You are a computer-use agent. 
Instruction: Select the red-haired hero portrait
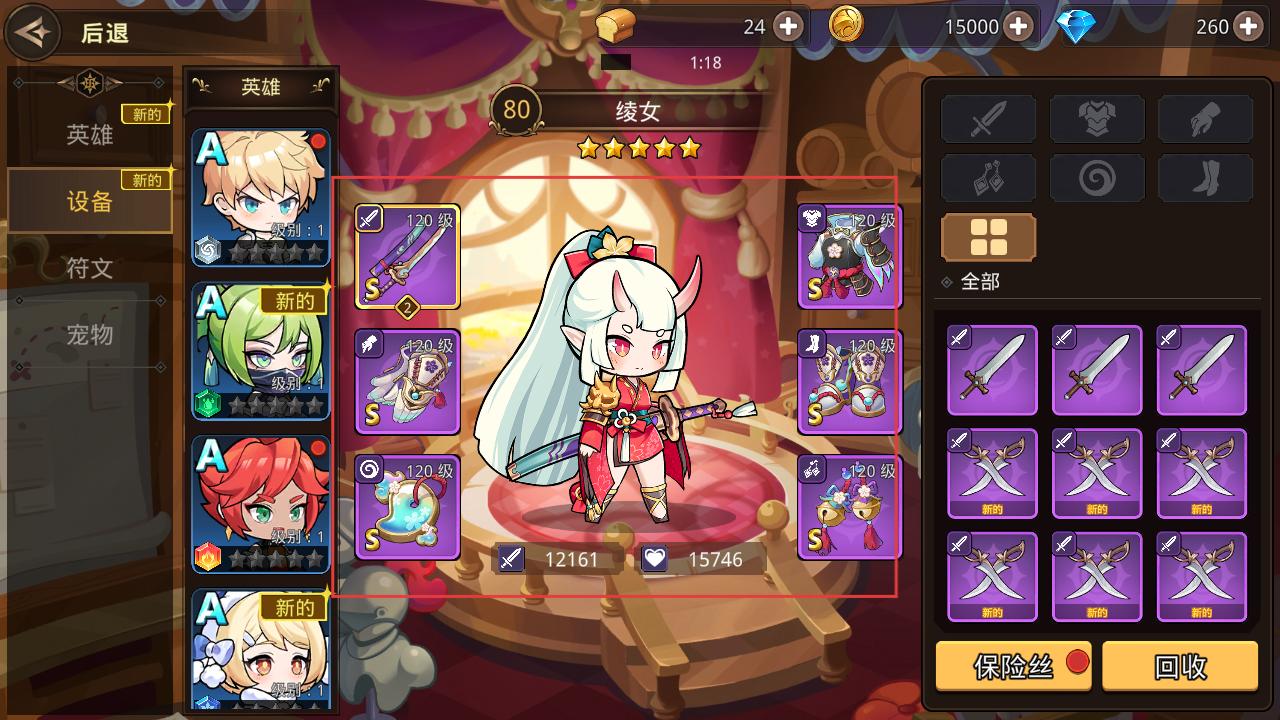pyautogui.click(x=261, y=503)
